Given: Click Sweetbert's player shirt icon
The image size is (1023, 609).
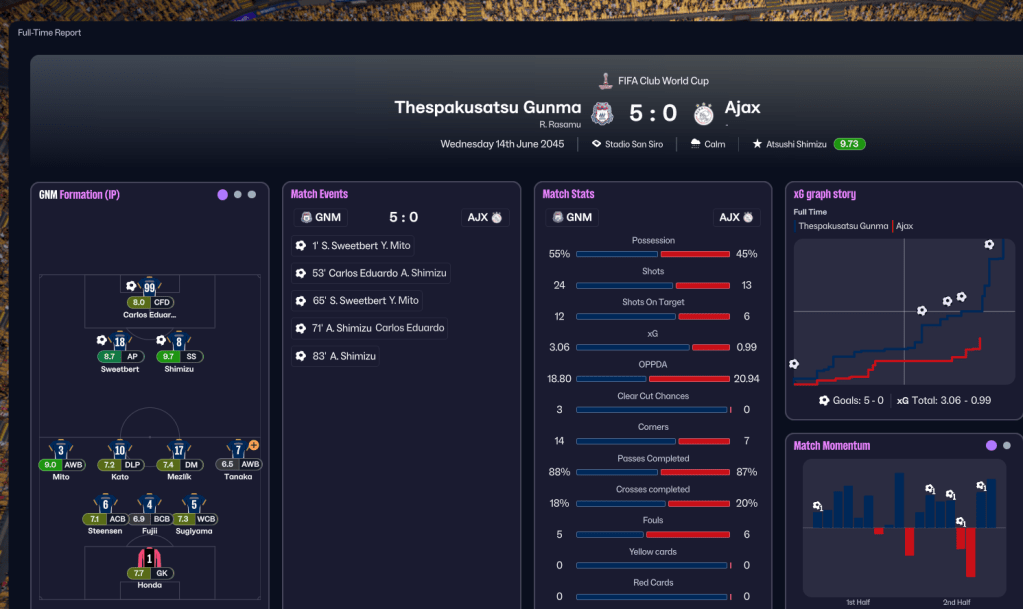Looking at the screenshot, I should (120, 342).
